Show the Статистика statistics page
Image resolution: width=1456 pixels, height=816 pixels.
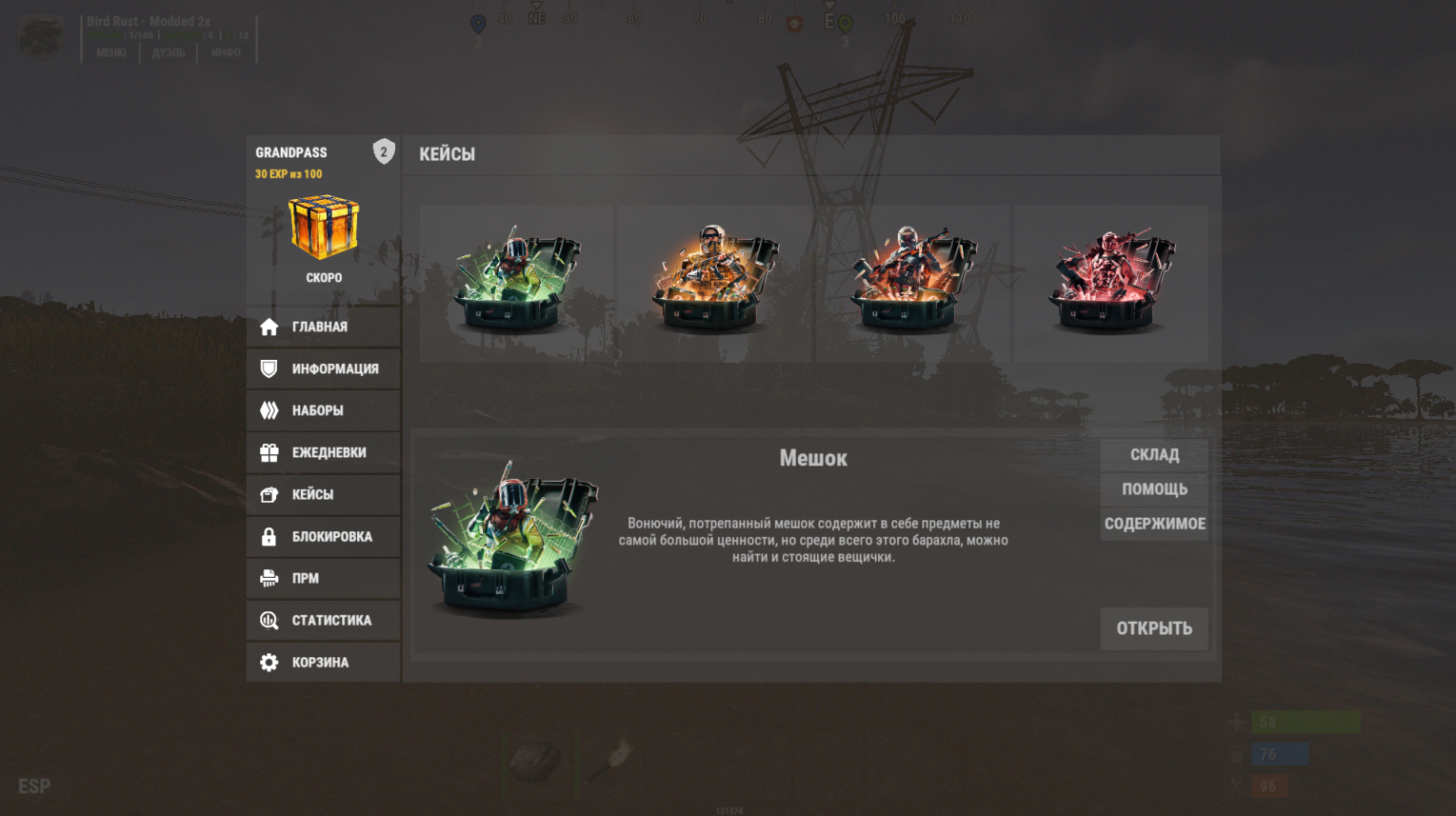323,620
